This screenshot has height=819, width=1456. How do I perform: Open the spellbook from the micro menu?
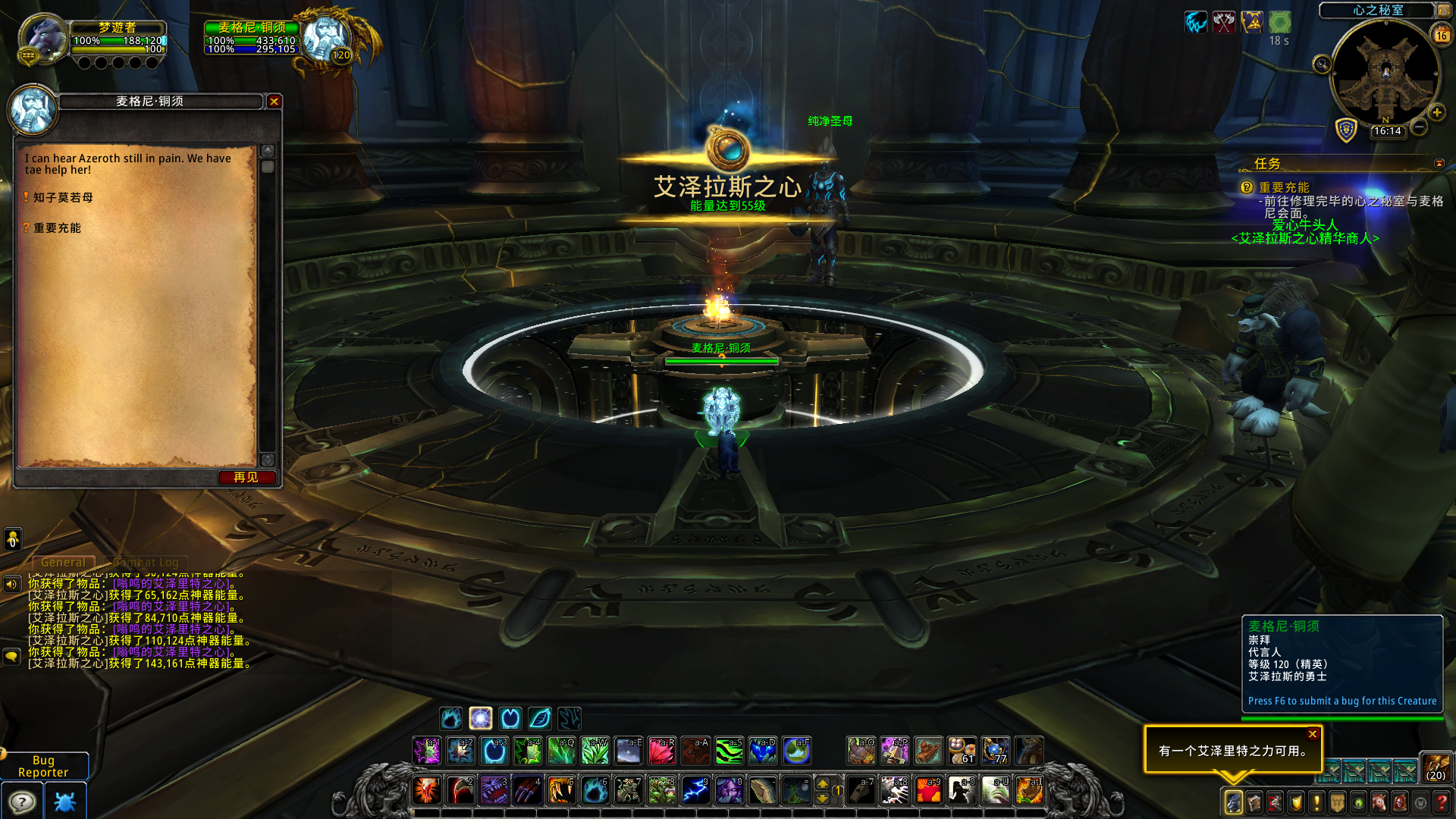point(1254,802)
